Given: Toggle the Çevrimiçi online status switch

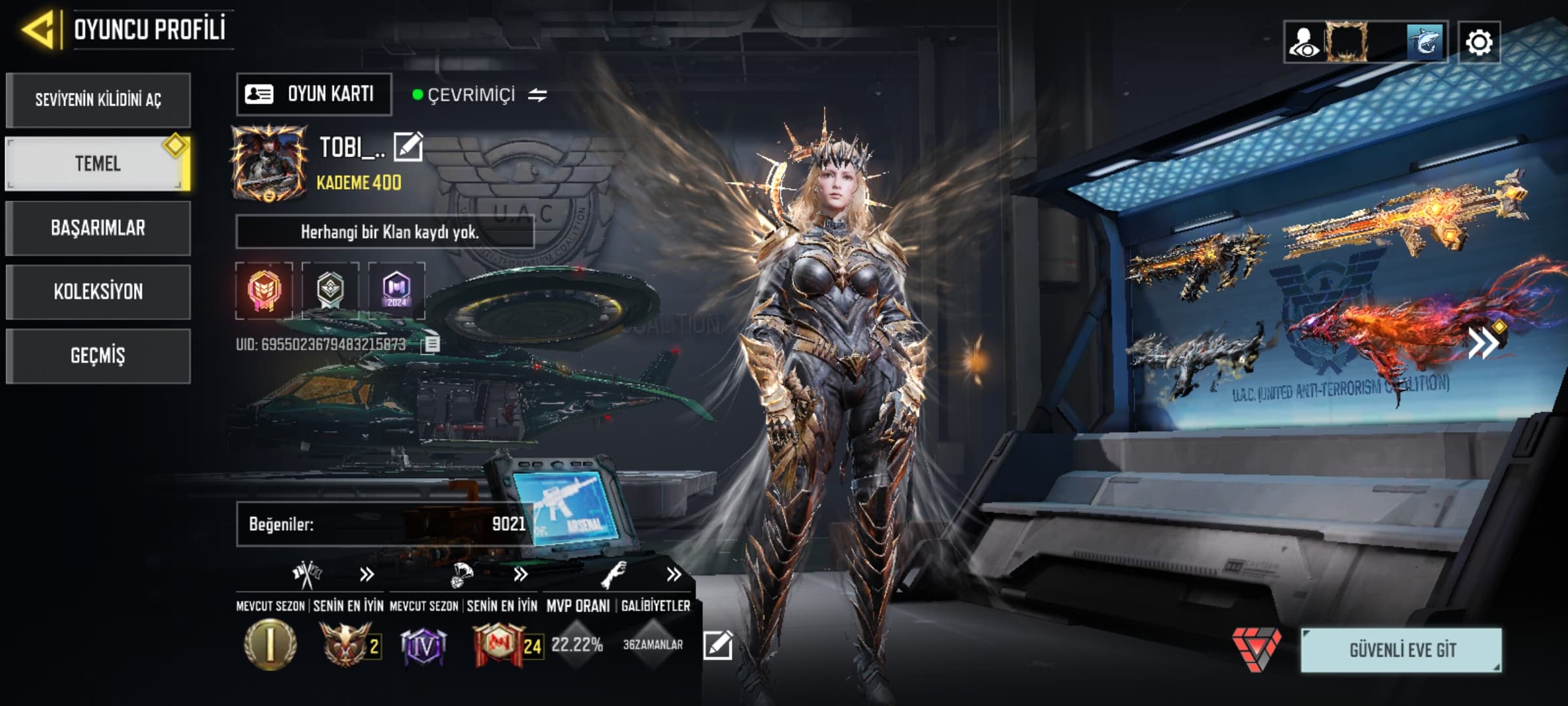Looking at the screenshot, I should [x=537, y=95].
